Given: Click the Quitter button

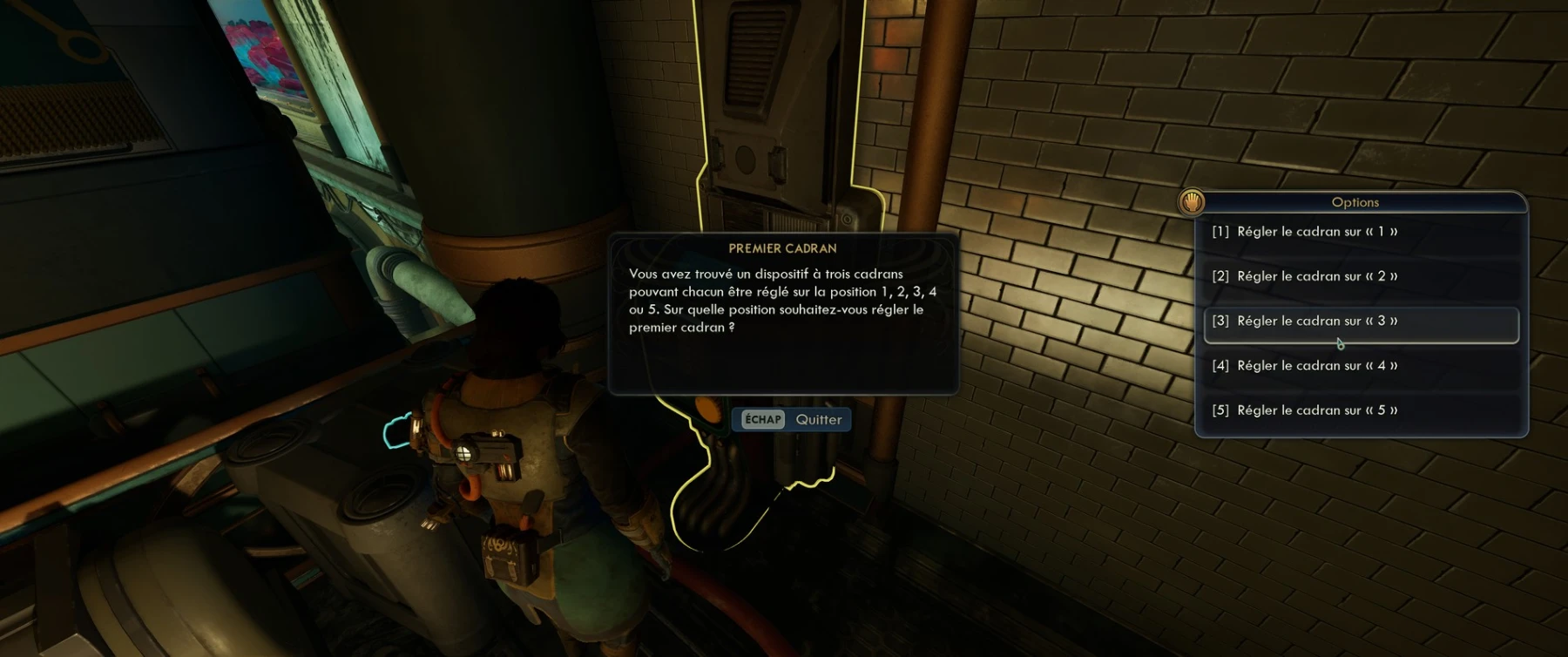Looking at the screenshot, I should (x=792, y=420).
